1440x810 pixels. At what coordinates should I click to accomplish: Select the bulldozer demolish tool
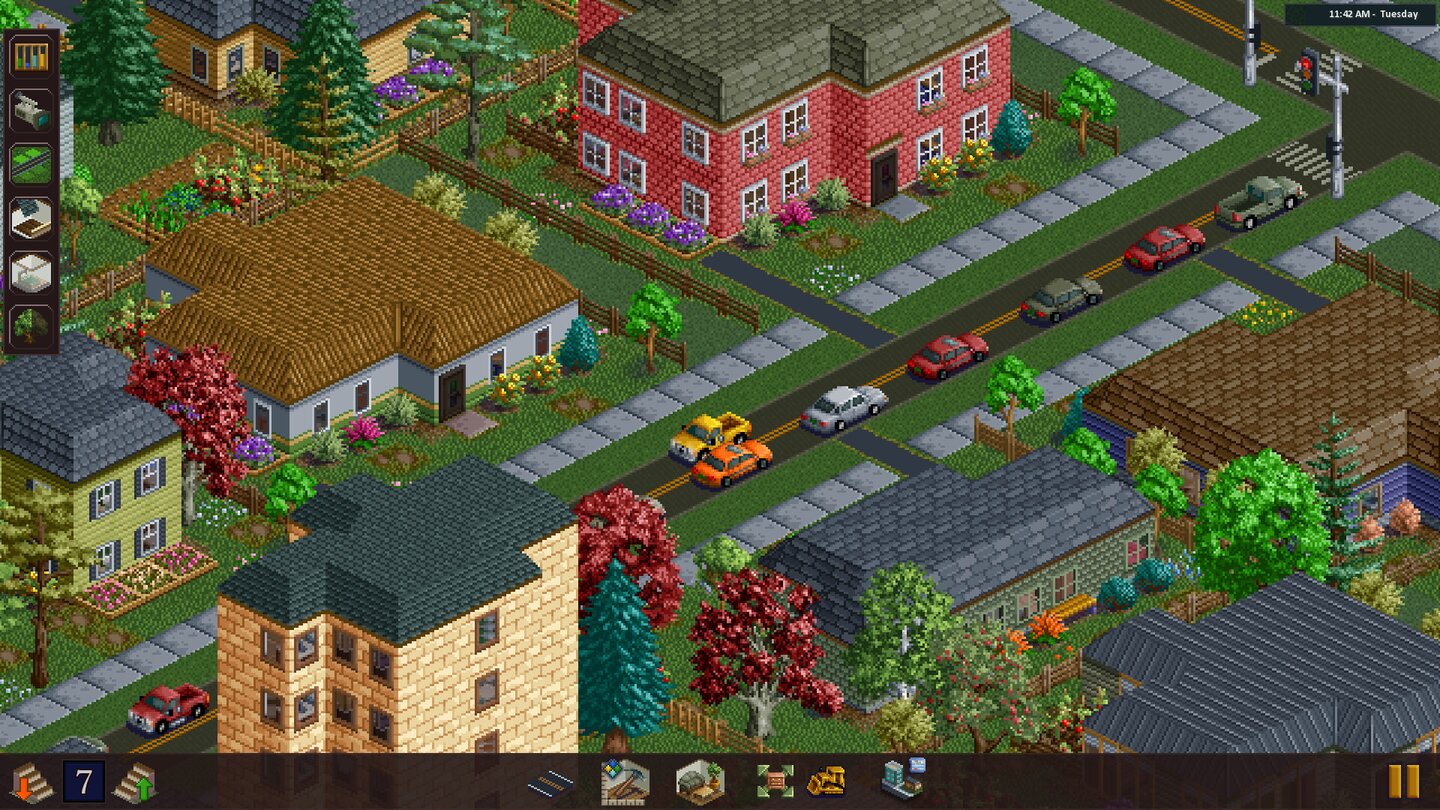point(826,783)
